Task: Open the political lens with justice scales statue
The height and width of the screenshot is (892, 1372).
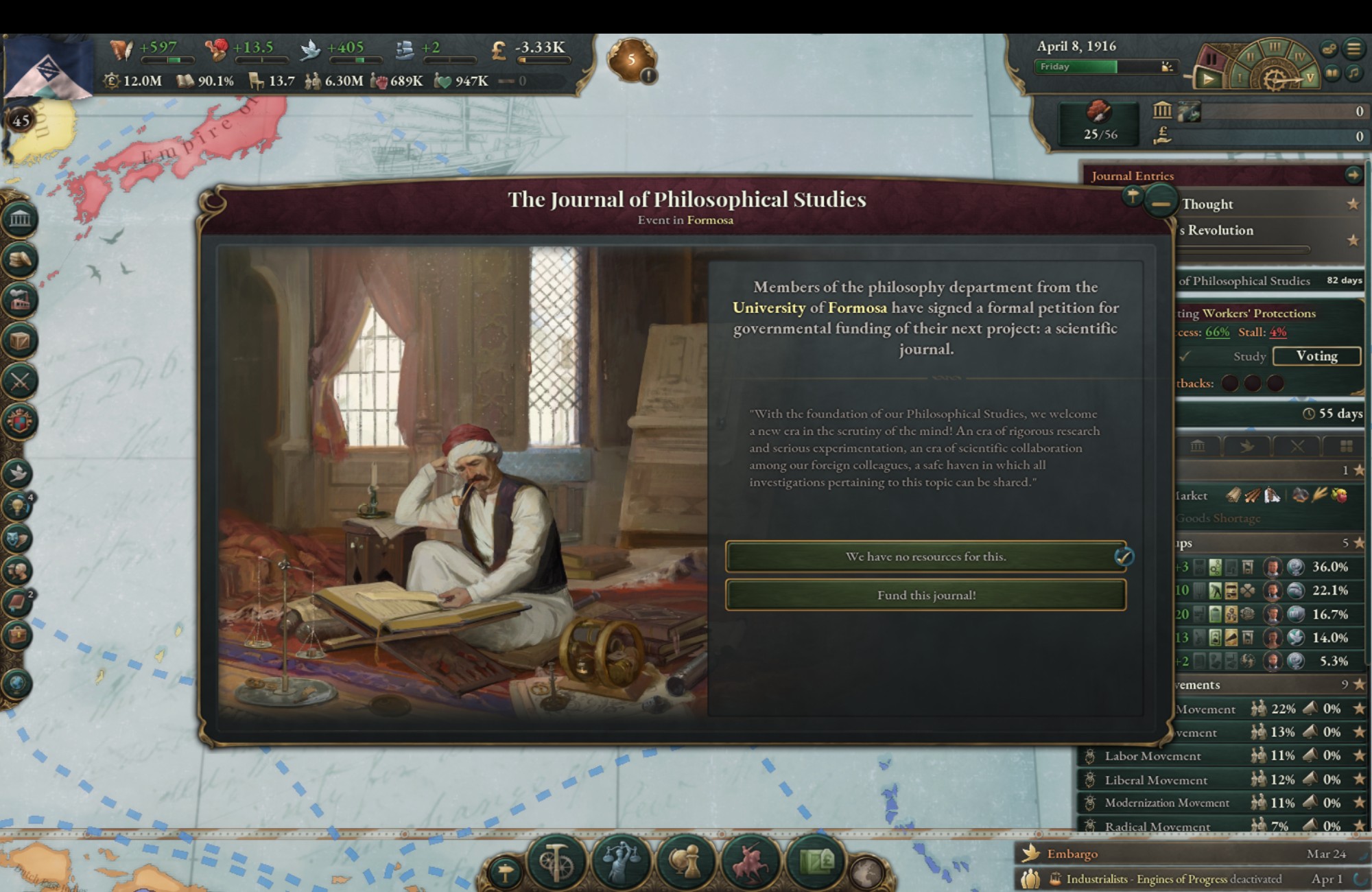Action: (622, 860)
